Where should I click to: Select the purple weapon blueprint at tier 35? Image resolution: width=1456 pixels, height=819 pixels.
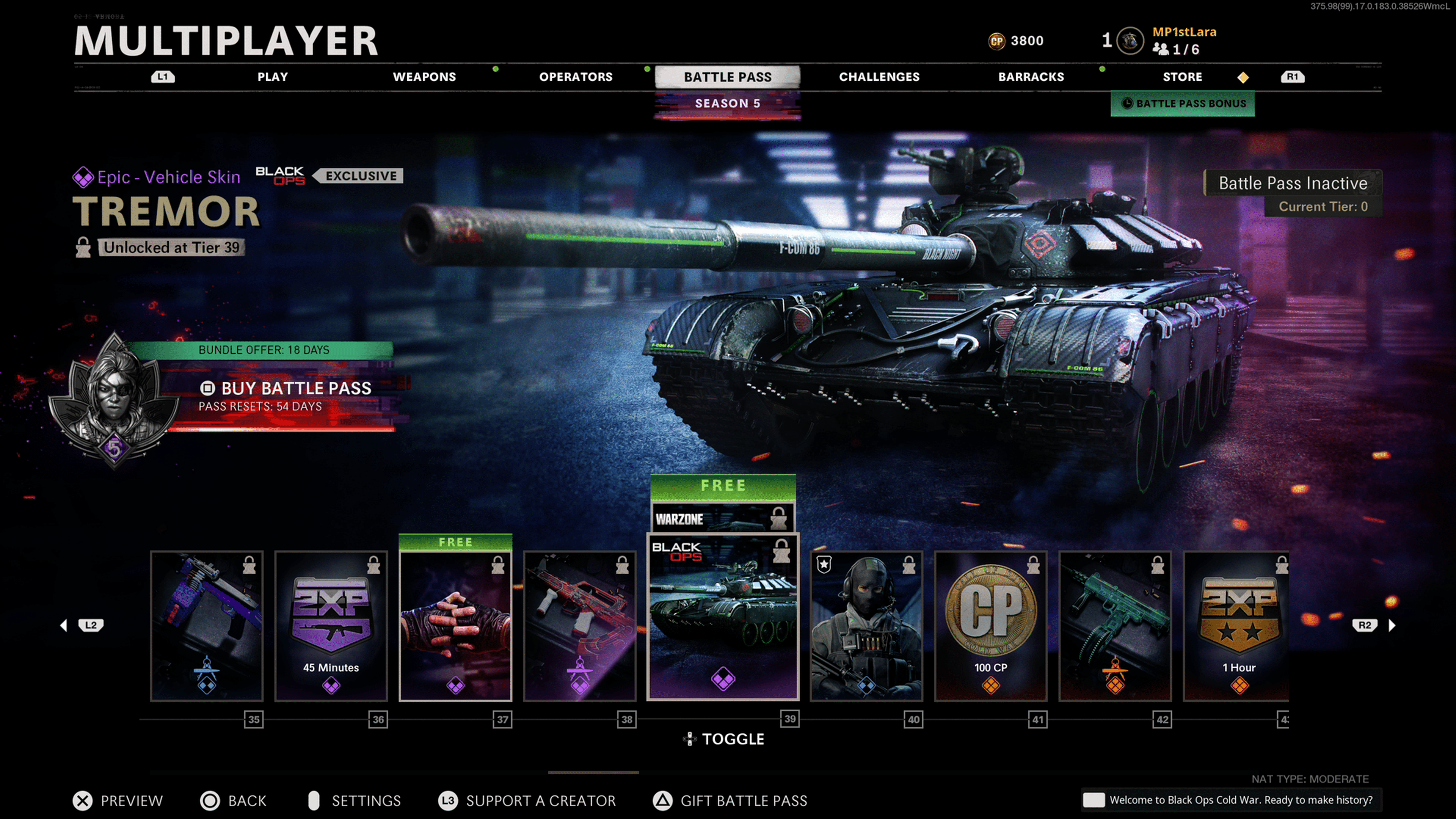206,626
